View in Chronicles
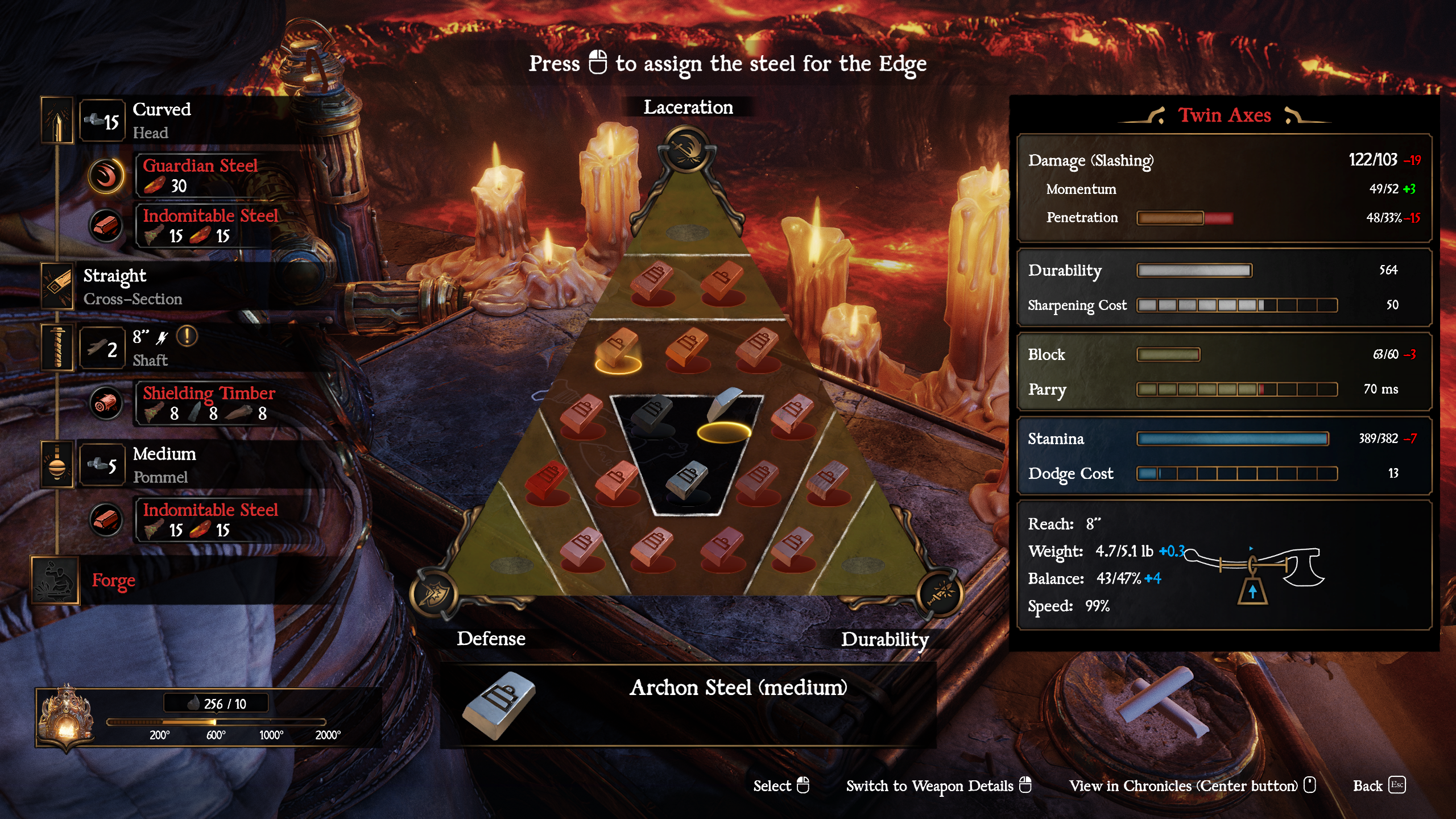This screenshot has height=819, width=1456. tap(1192, 785)
